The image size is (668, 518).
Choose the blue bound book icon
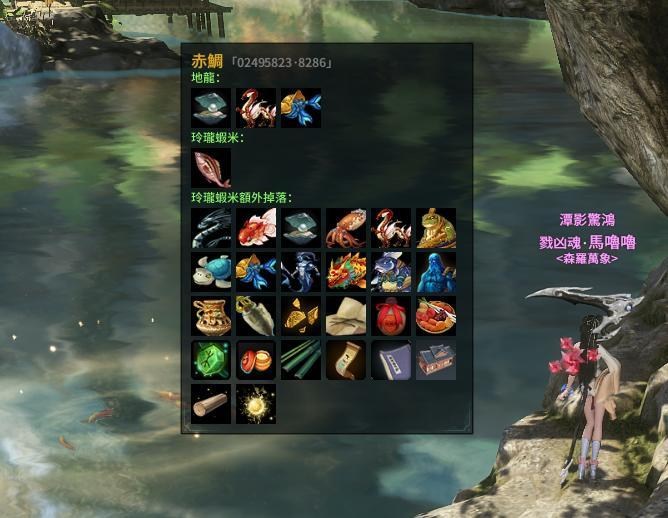click(391, 360)
